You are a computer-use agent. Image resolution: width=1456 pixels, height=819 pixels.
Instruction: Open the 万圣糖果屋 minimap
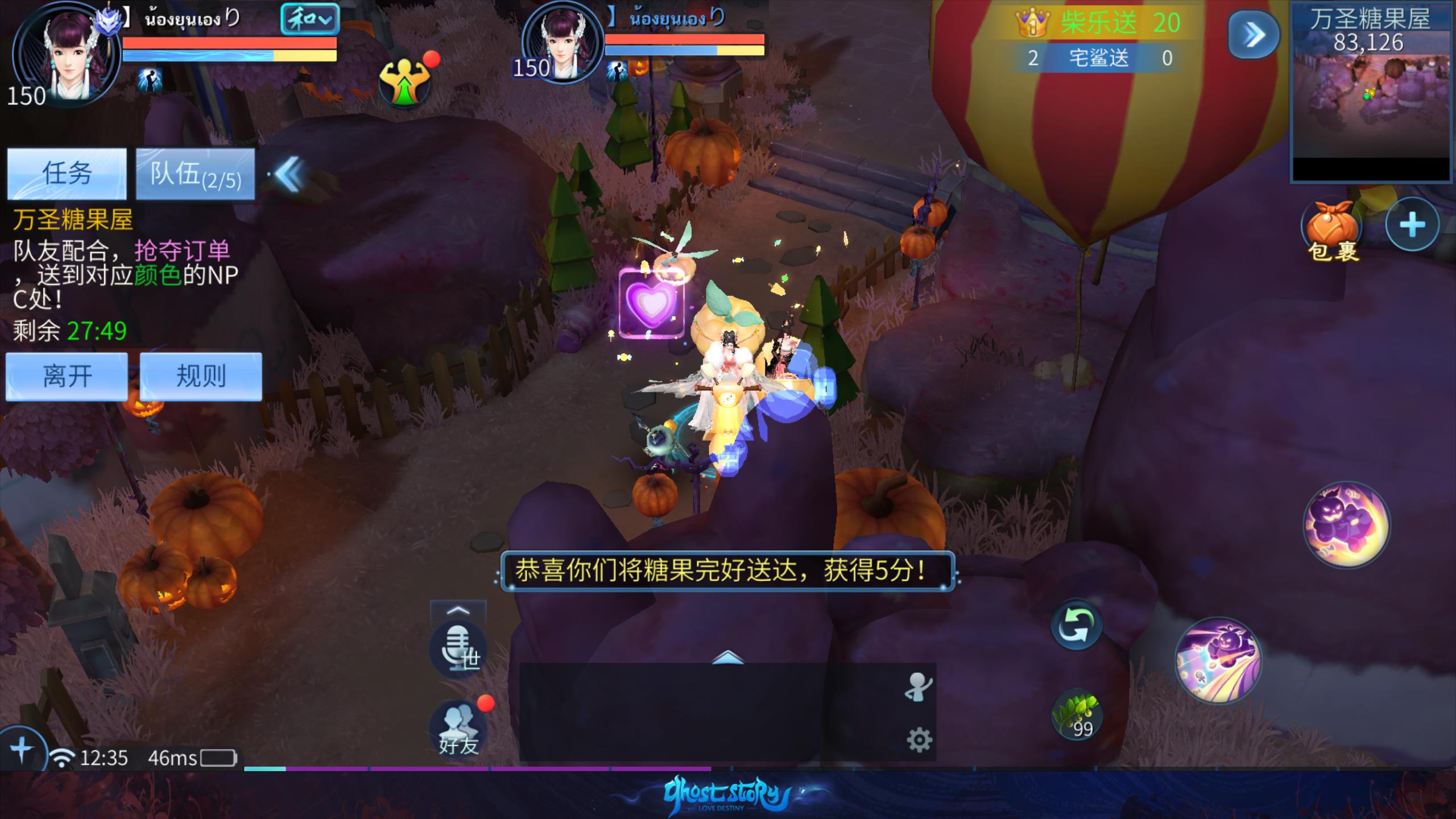point(1370,94)
